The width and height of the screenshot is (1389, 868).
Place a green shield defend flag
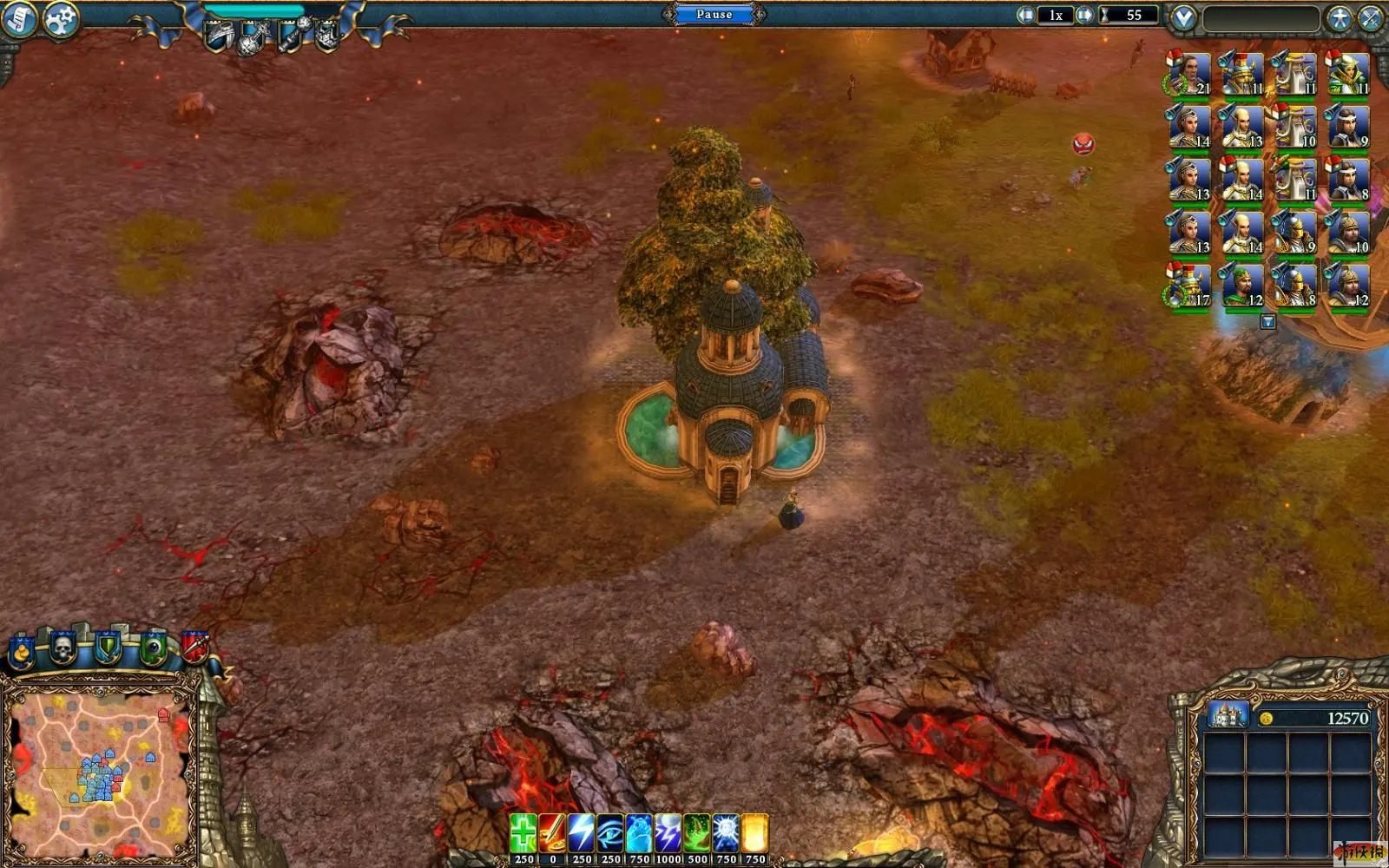[x=107, y=648]
